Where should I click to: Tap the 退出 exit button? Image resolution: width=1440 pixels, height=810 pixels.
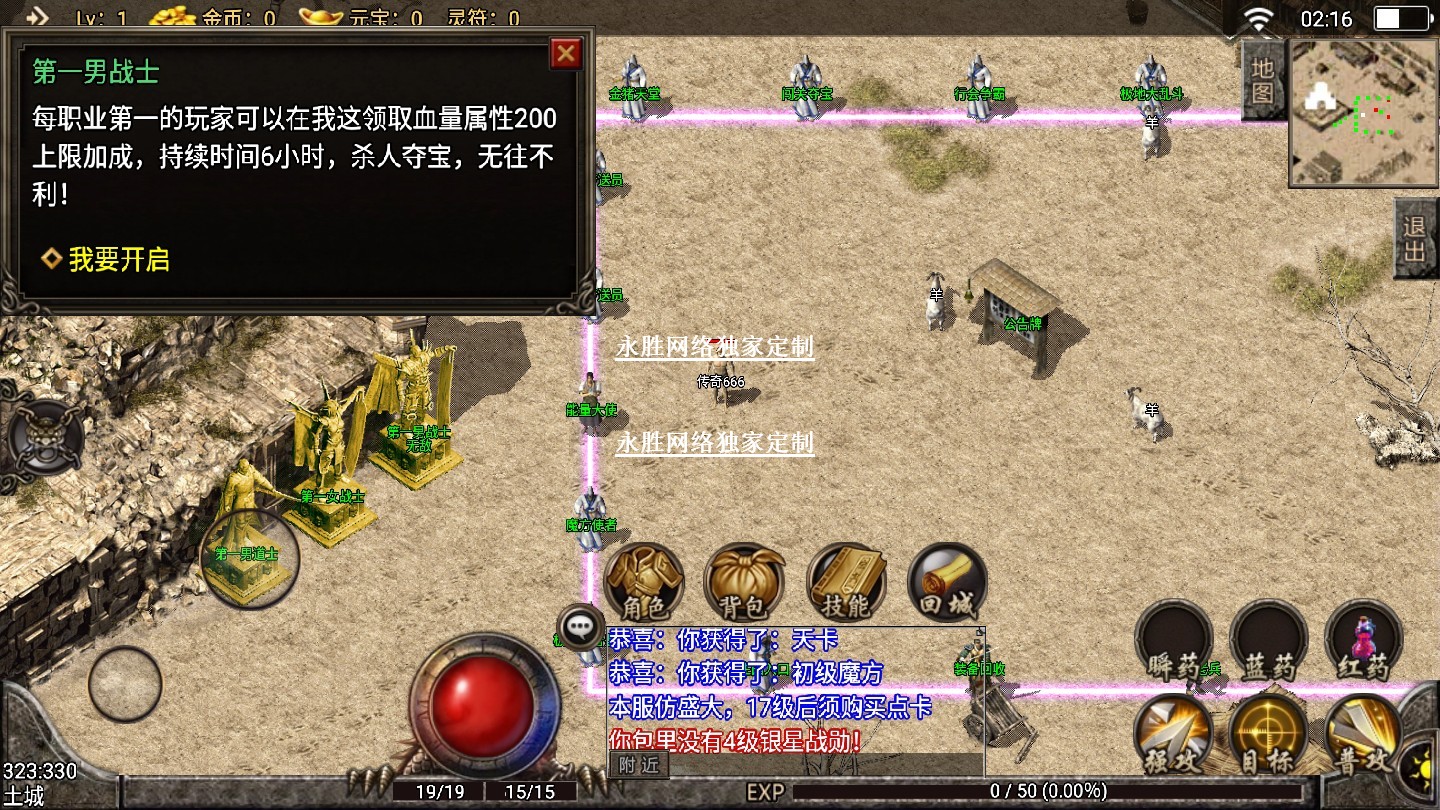click(x=1415, y=237)
